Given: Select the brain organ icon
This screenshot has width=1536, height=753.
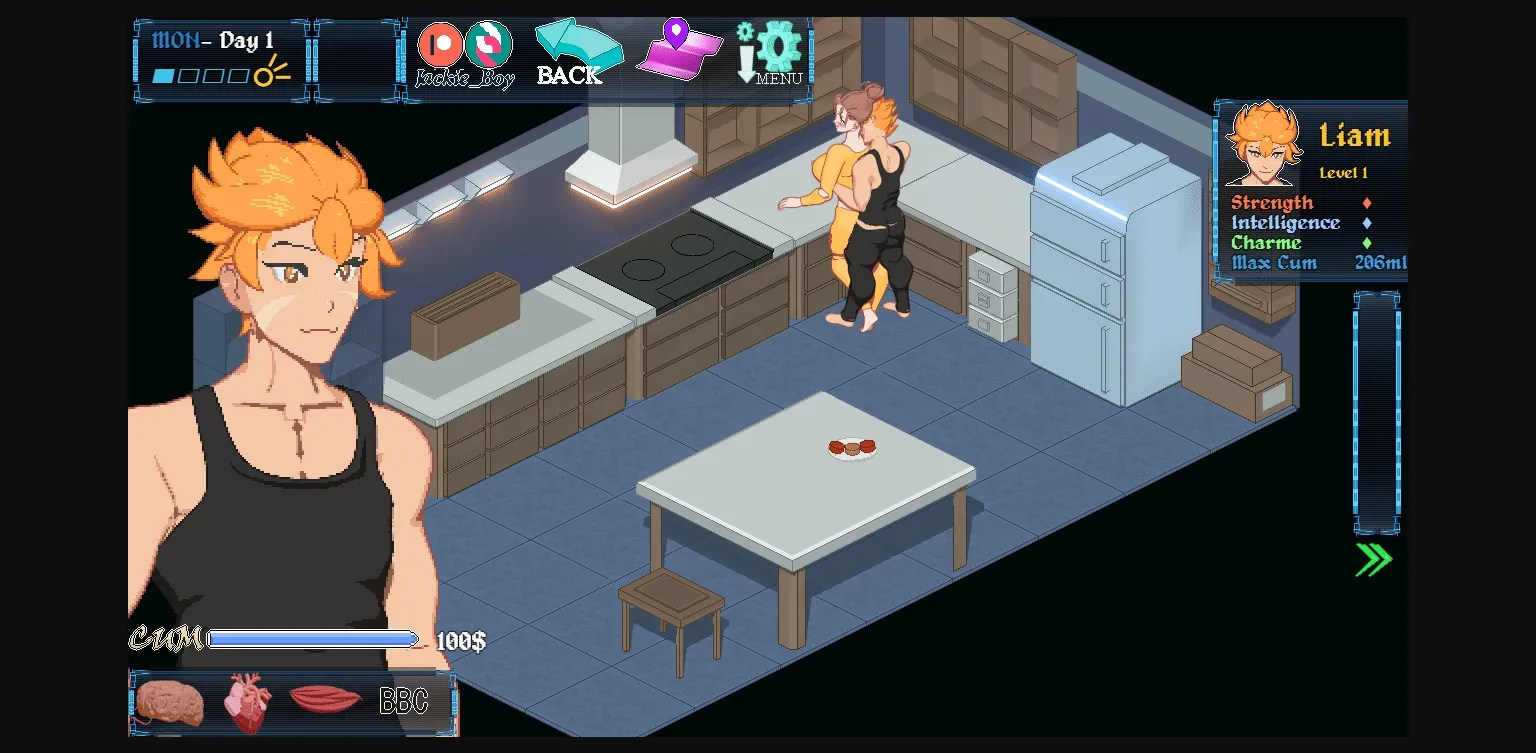Looking at the screenshot, I should 169,701.
